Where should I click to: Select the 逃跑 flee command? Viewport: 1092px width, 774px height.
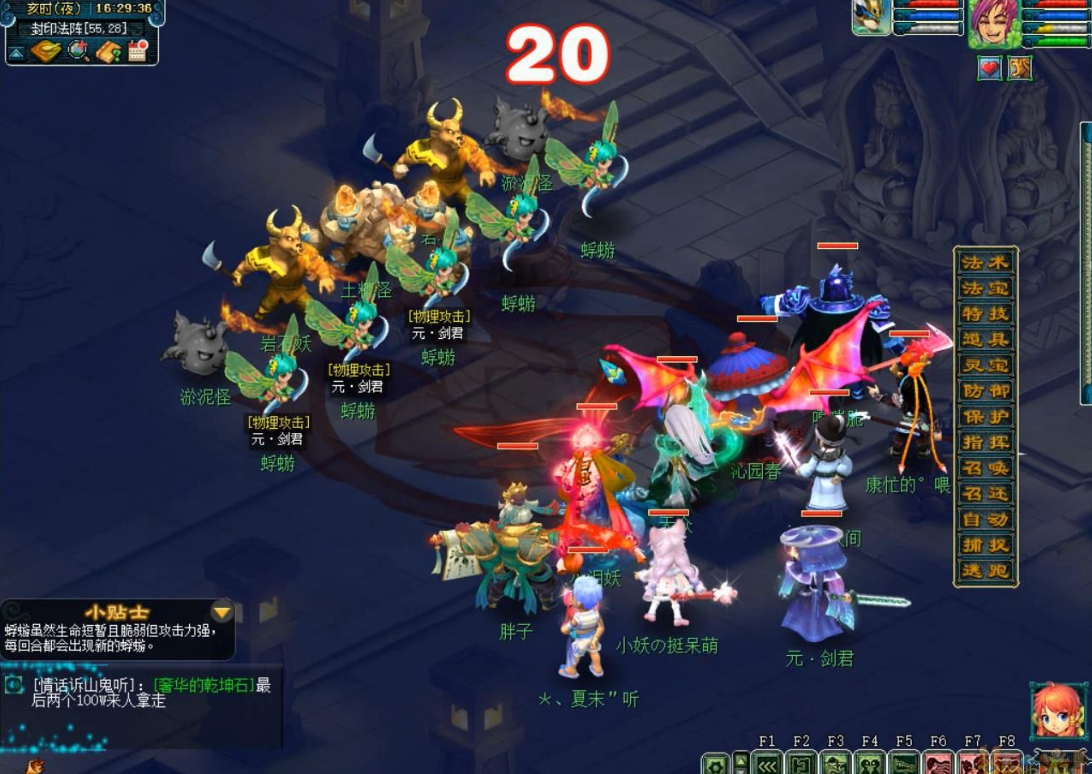tap(985, 571)
